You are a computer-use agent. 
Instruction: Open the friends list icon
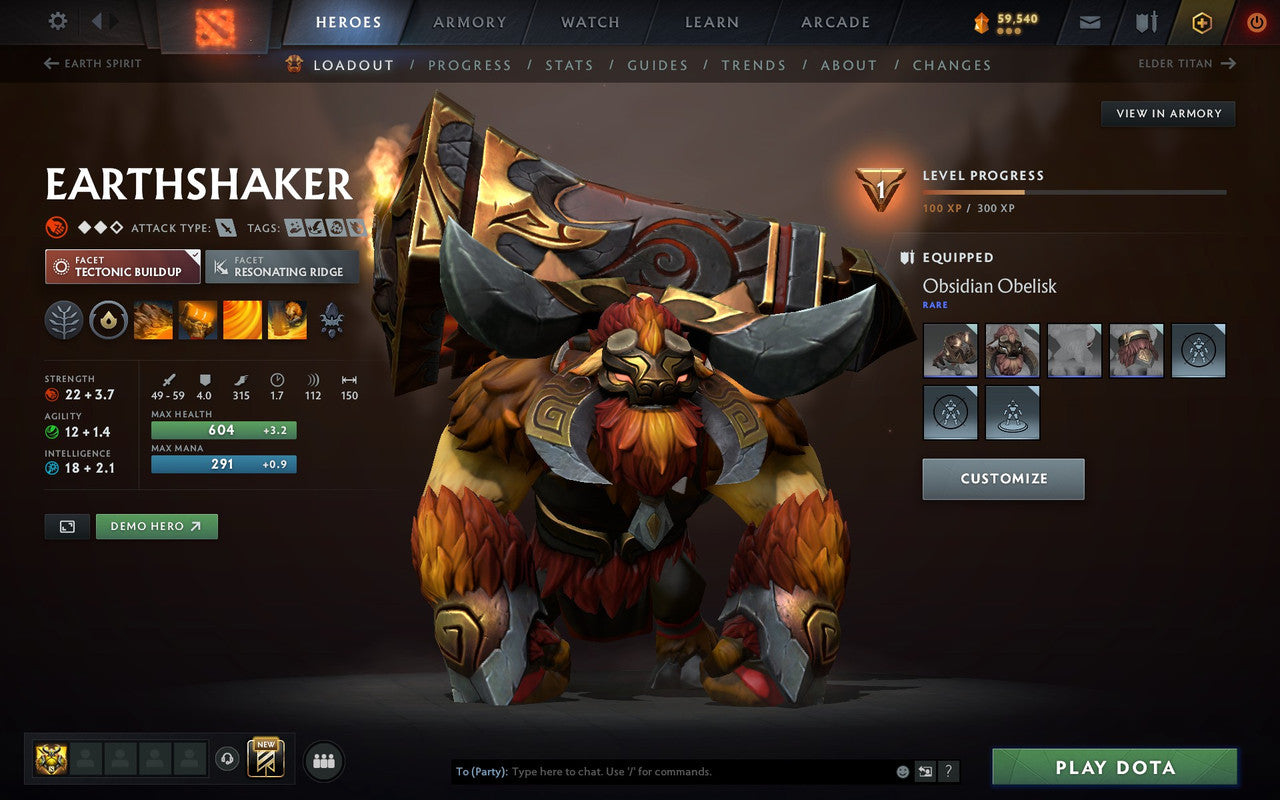click(x=323, y=760)
